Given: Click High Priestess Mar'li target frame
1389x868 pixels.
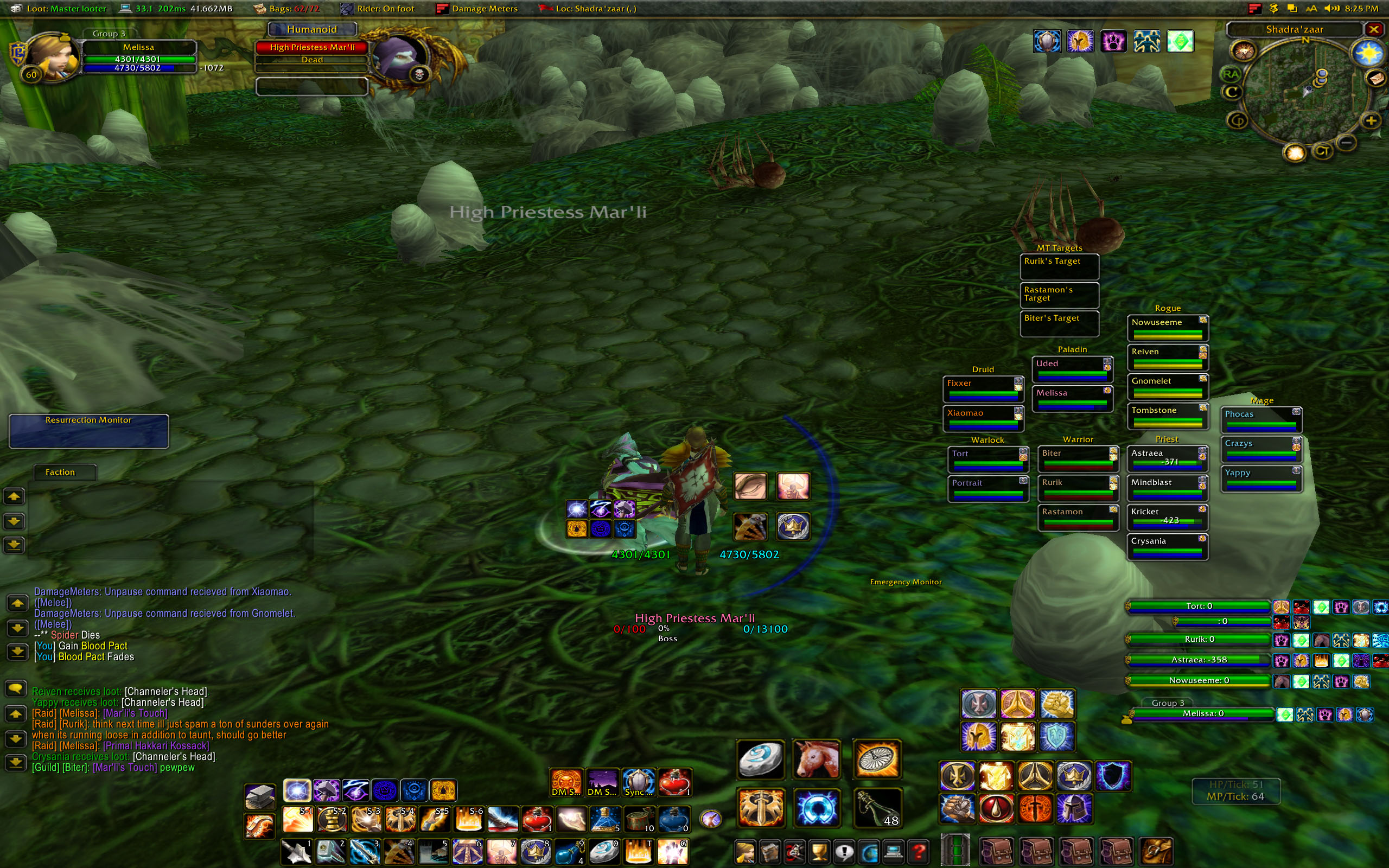Looking at the screenshot, I should 311,48.
